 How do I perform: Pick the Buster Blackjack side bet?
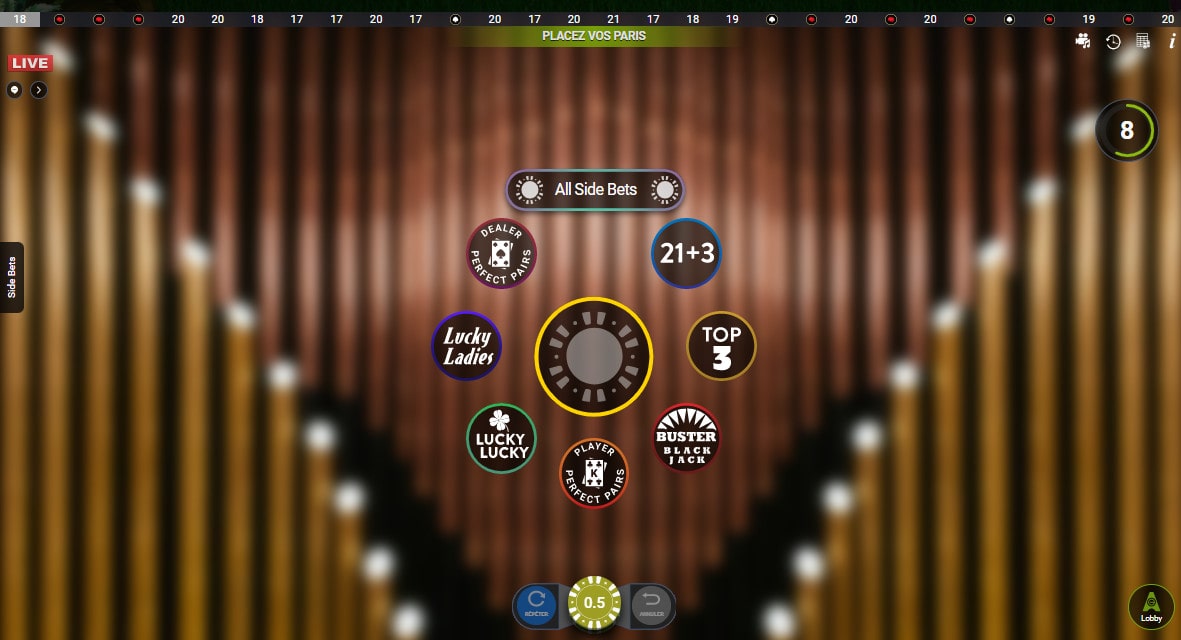click(x=686, y=438)
